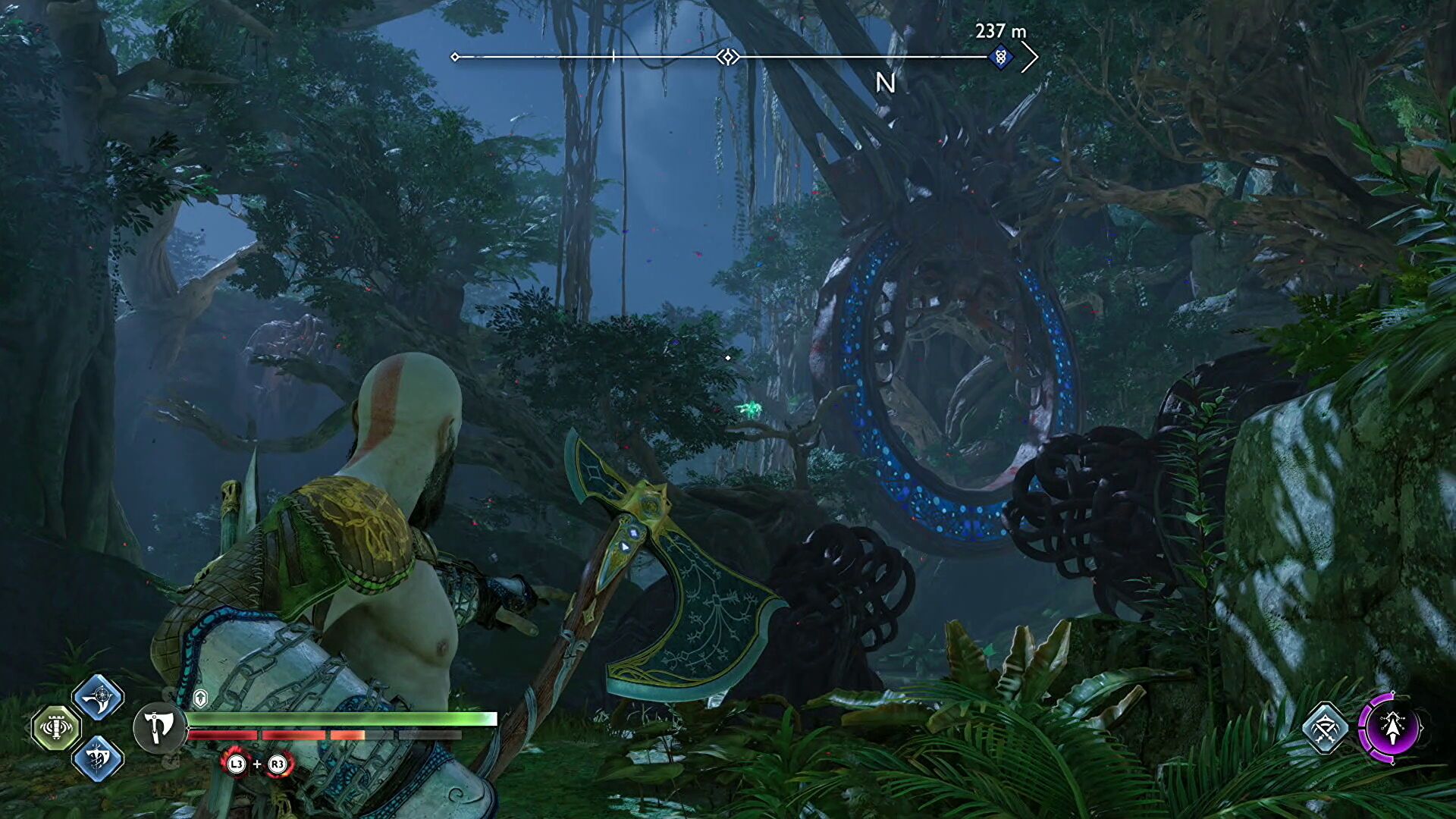Expand the chevron beside the quest distance

click(x=1031, y=55)
